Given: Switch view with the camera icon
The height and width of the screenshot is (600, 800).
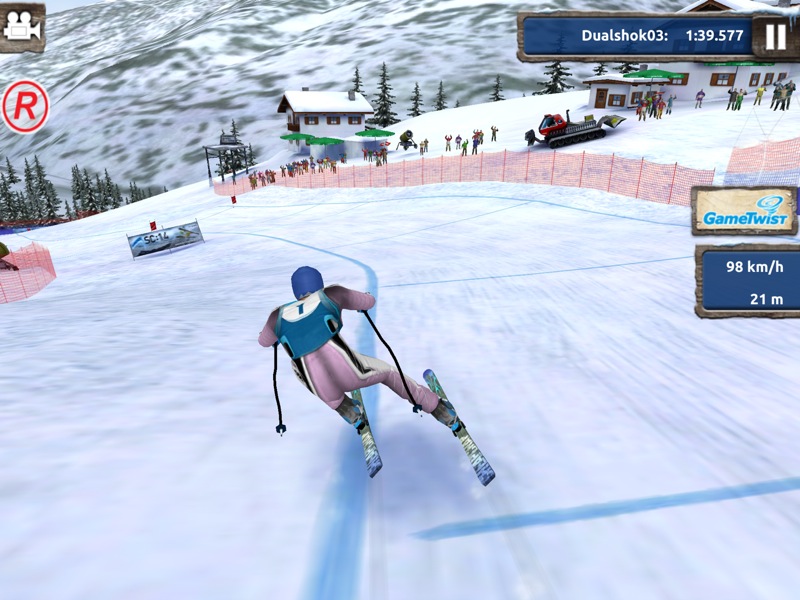Looking at the screenshot, I should pyautogui.click(x=20, y=27).
